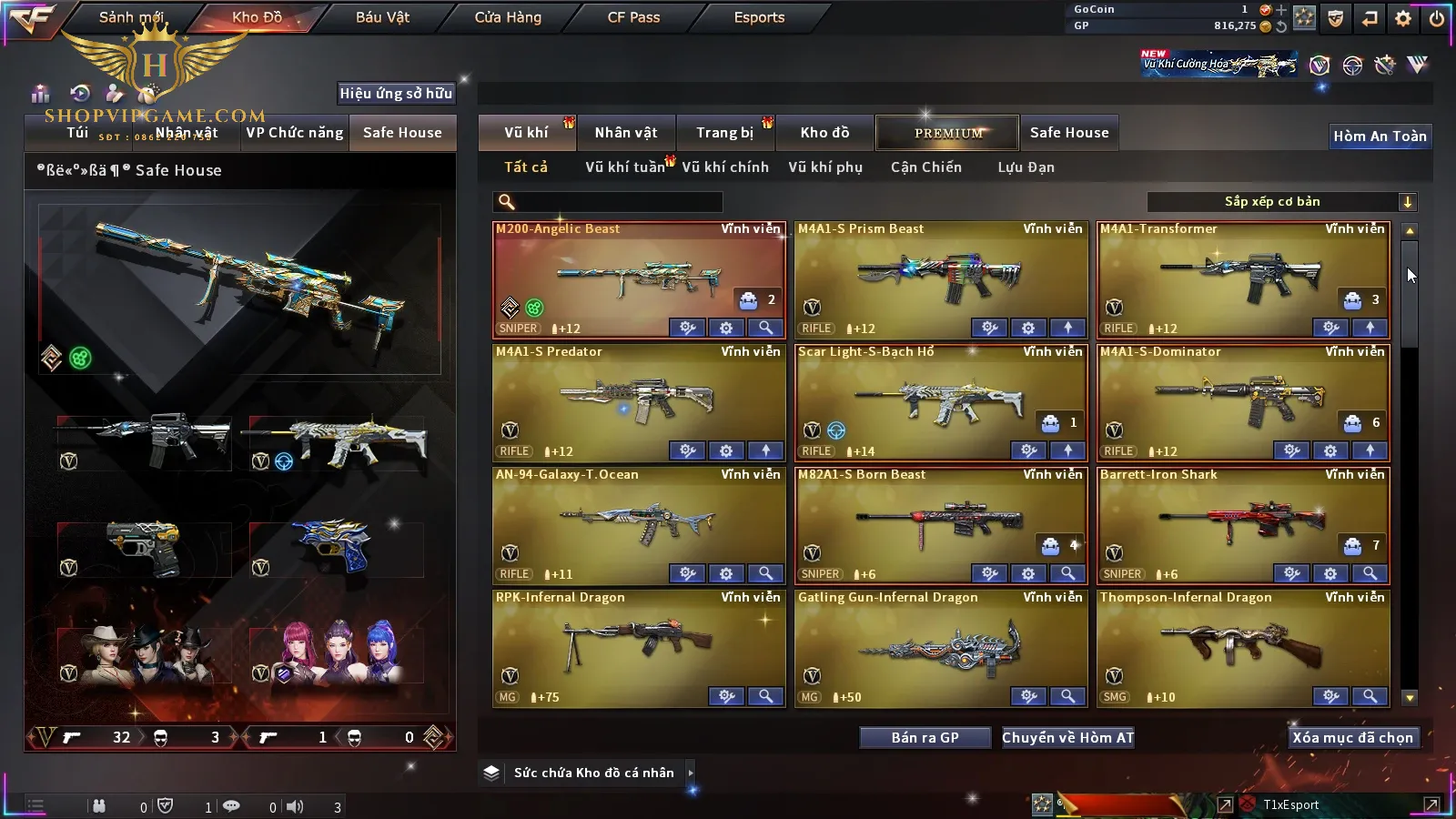The image size is (1456, 819).
Task: Open the PREMIUM tab
Action: [948, 133]
